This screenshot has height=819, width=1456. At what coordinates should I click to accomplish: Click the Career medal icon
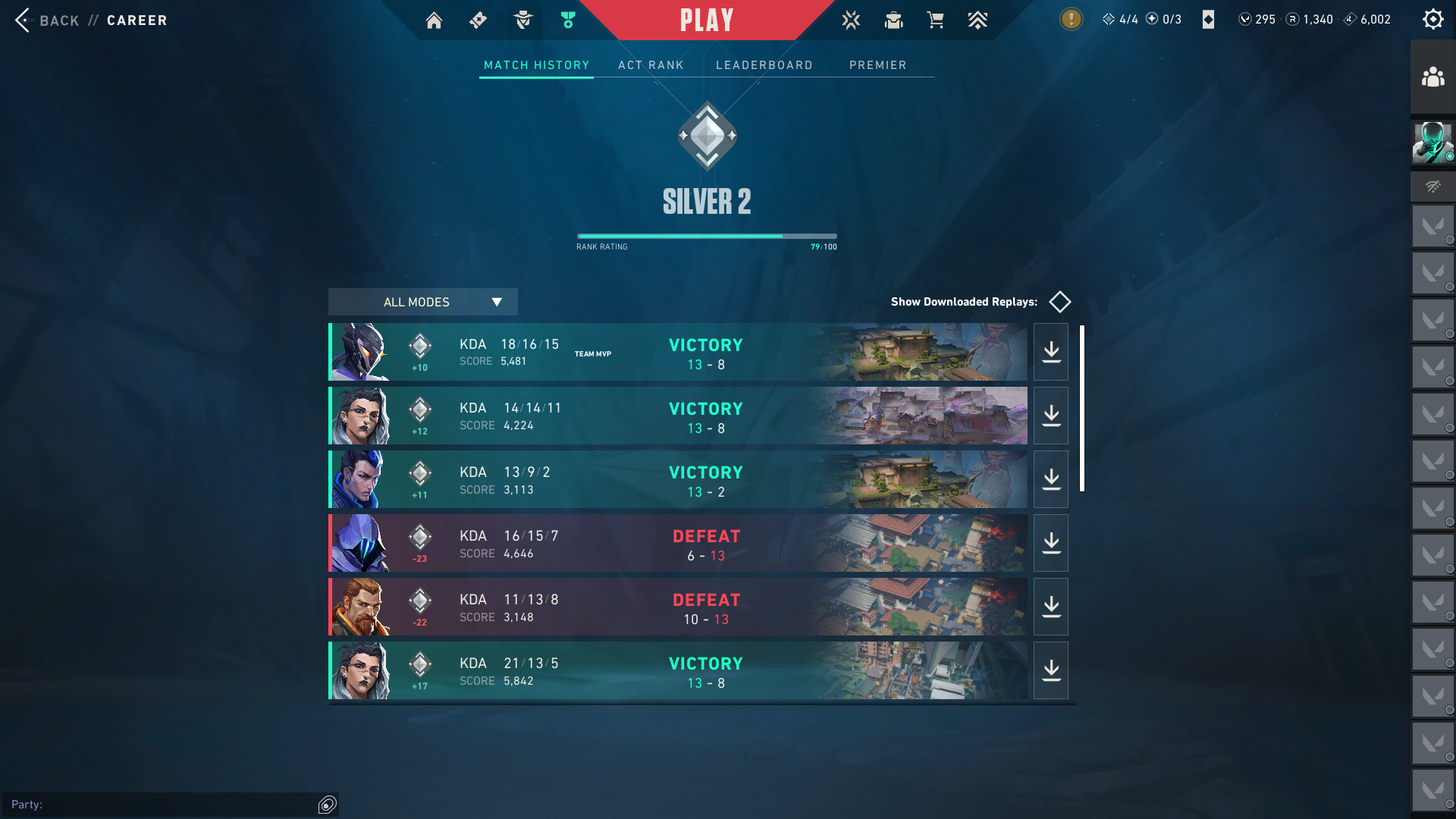tap(567, 20)
